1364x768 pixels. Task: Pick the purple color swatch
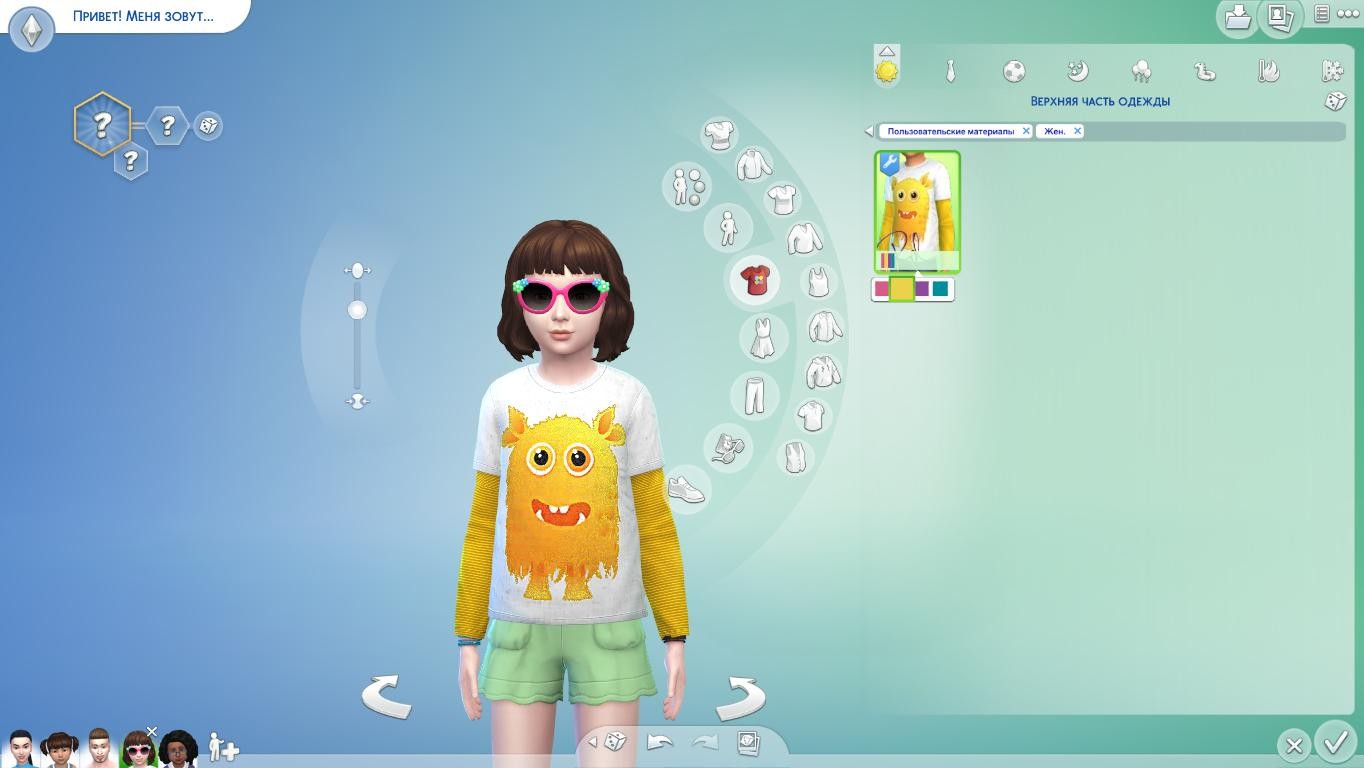[x=922, y=289]
